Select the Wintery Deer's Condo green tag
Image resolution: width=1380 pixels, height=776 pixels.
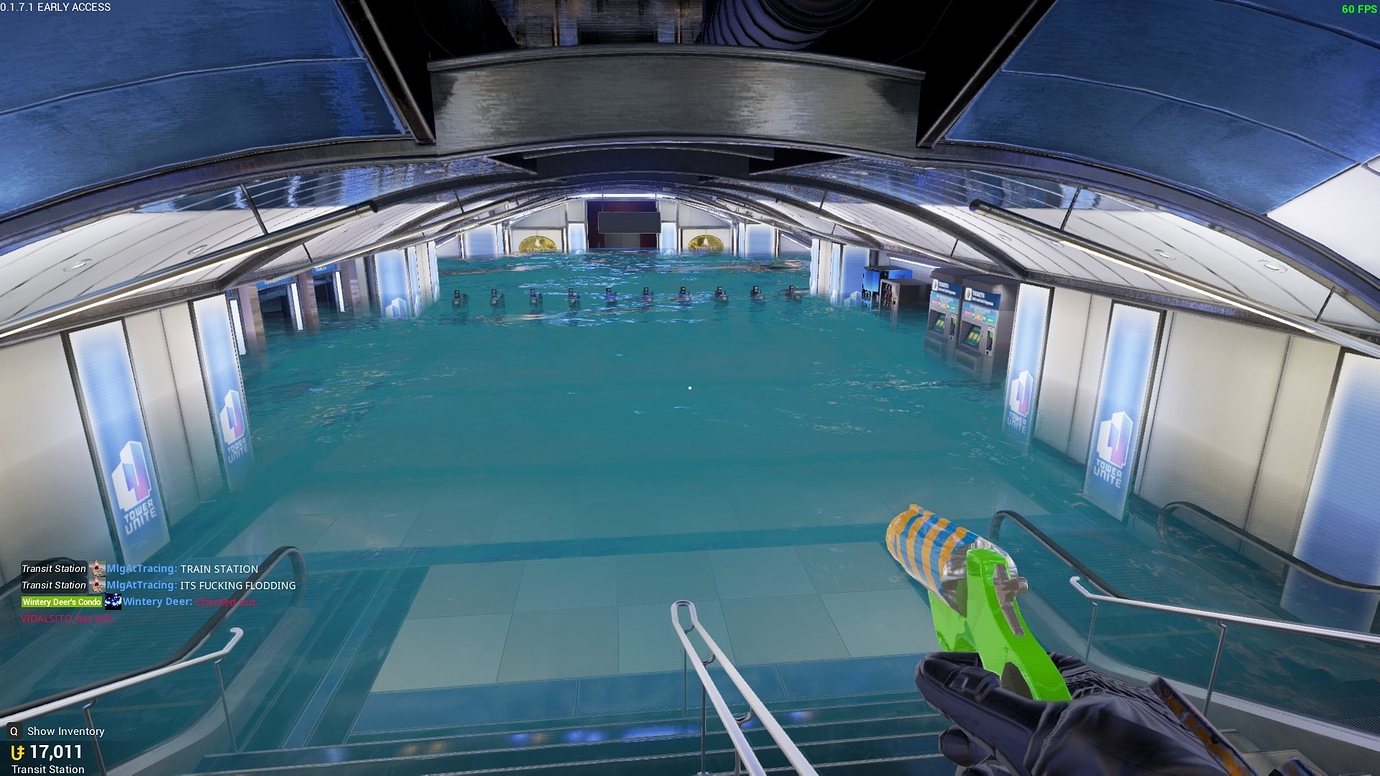pos(60,601)
